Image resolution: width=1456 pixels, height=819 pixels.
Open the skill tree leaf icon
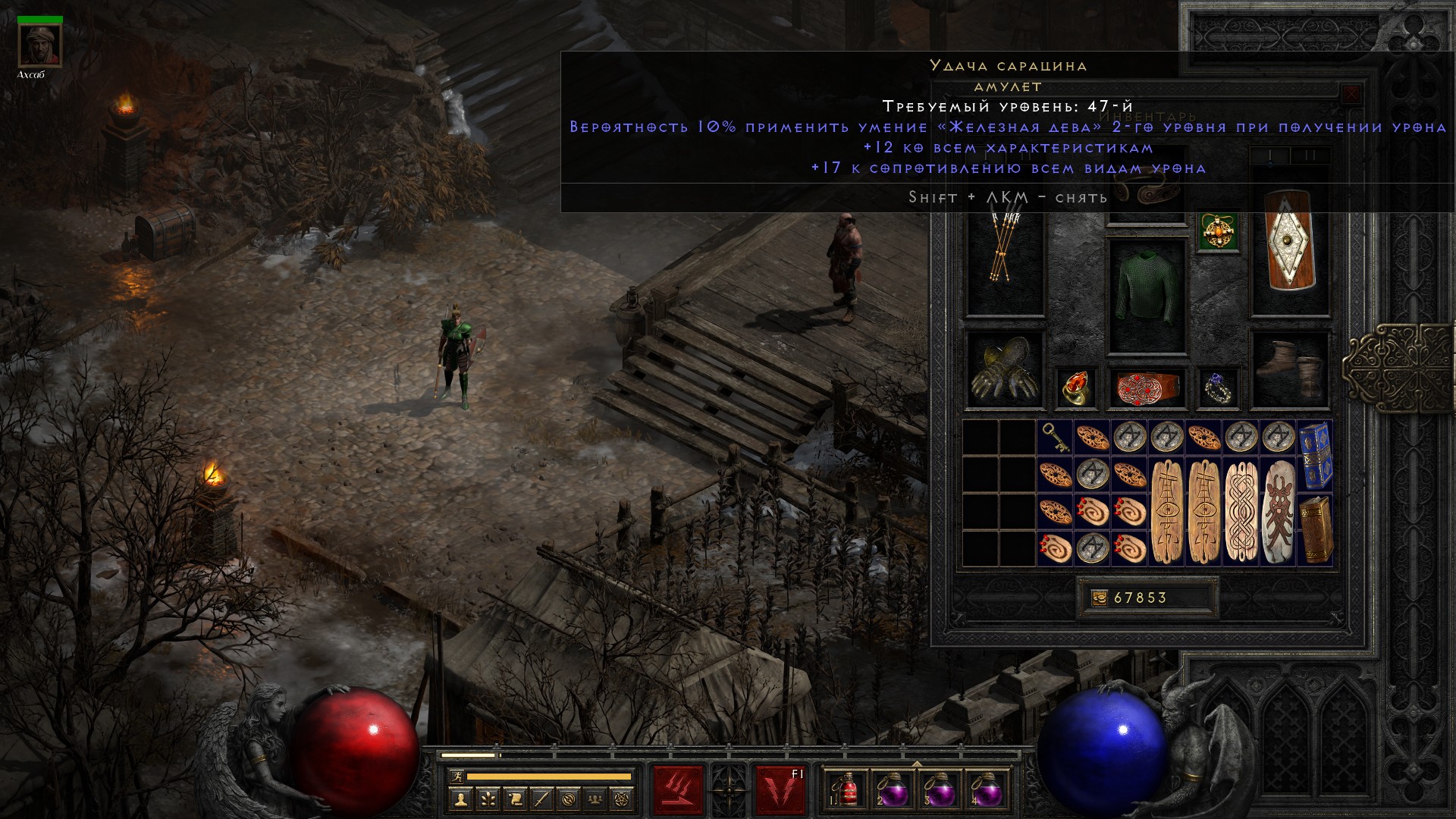[488, 798]
